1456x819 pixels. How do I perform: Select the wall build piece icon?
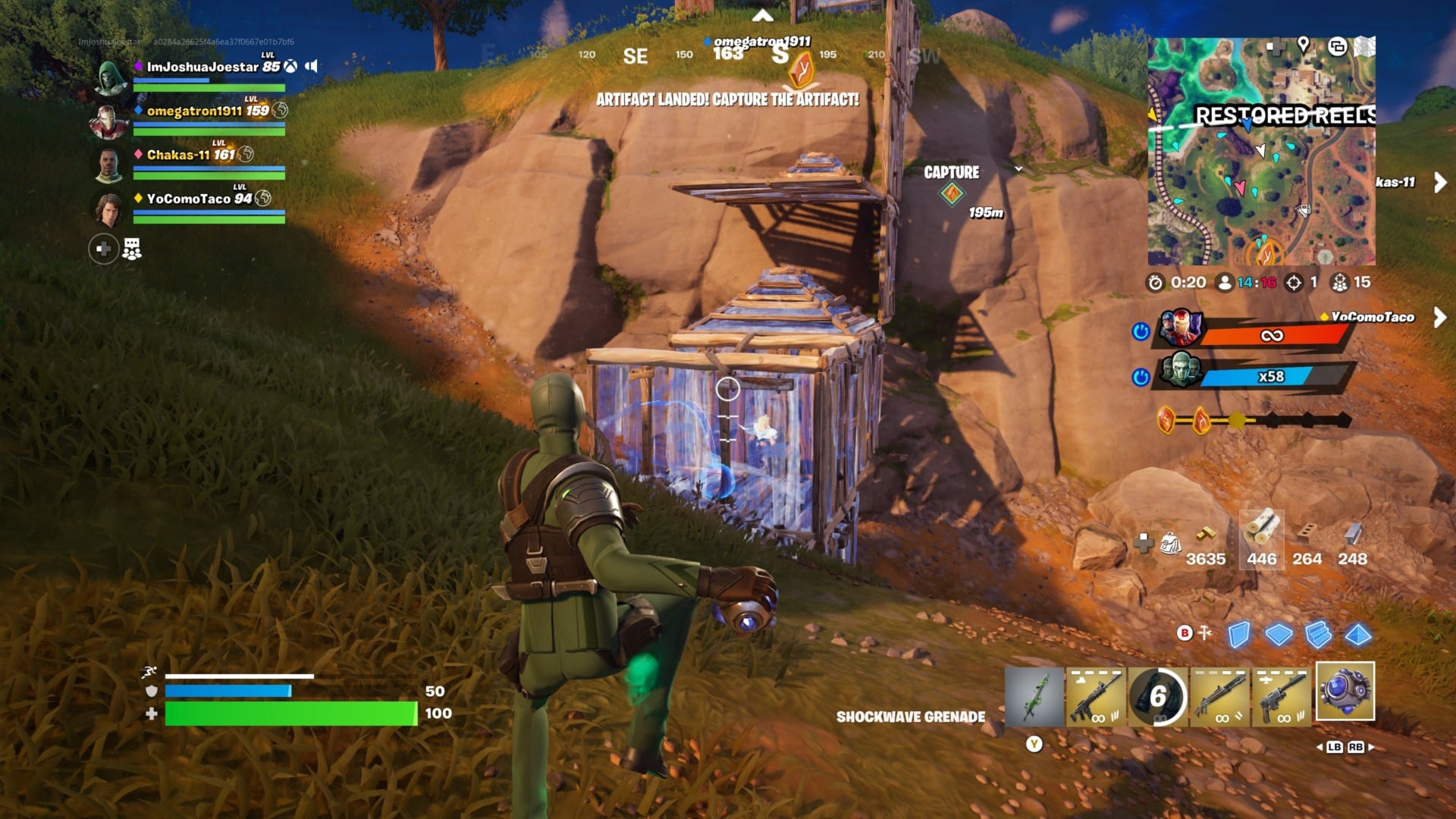click(x=1238, y=635)
